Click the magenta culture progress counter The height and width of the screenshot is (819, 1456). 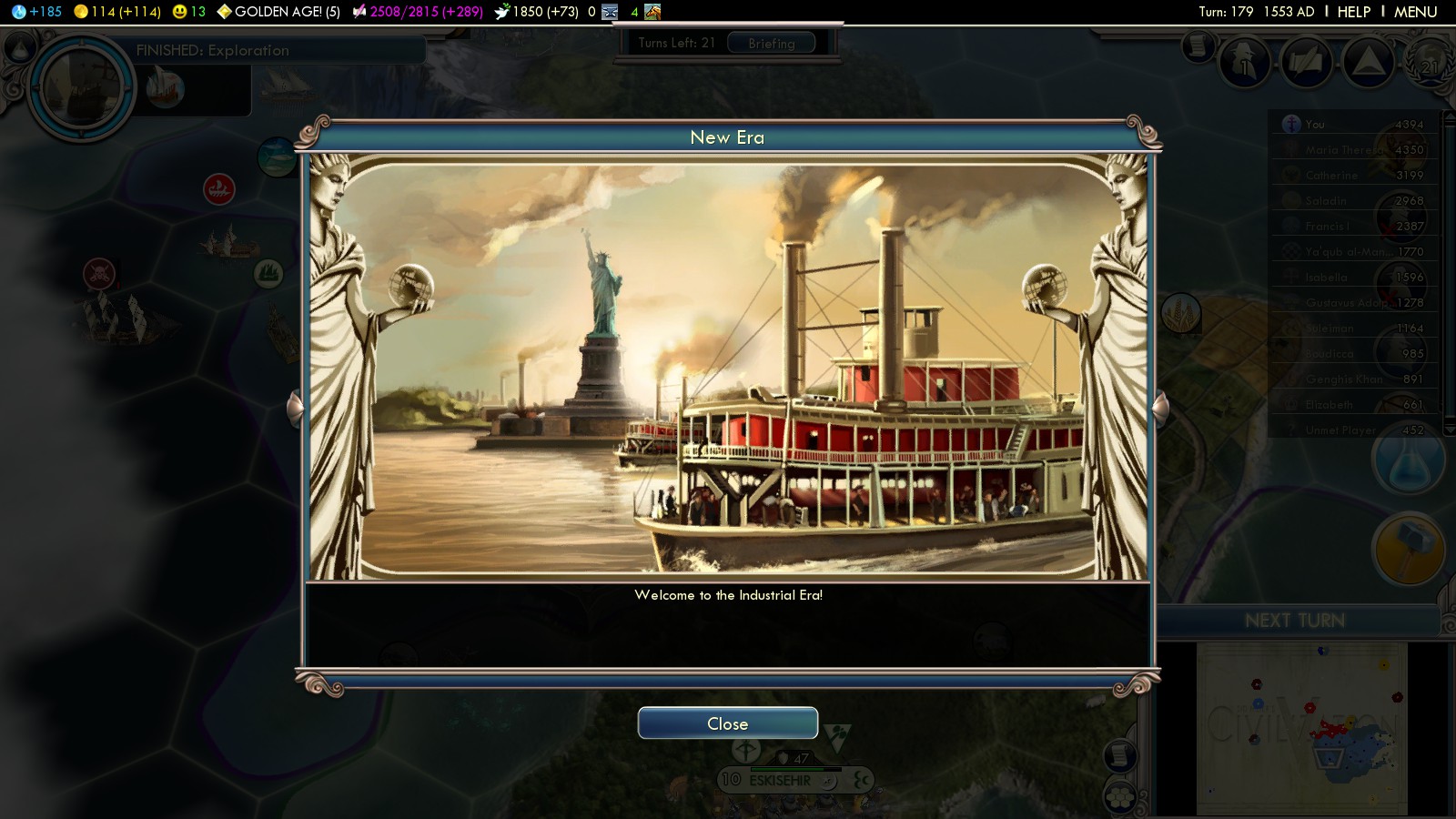point(426,12)
